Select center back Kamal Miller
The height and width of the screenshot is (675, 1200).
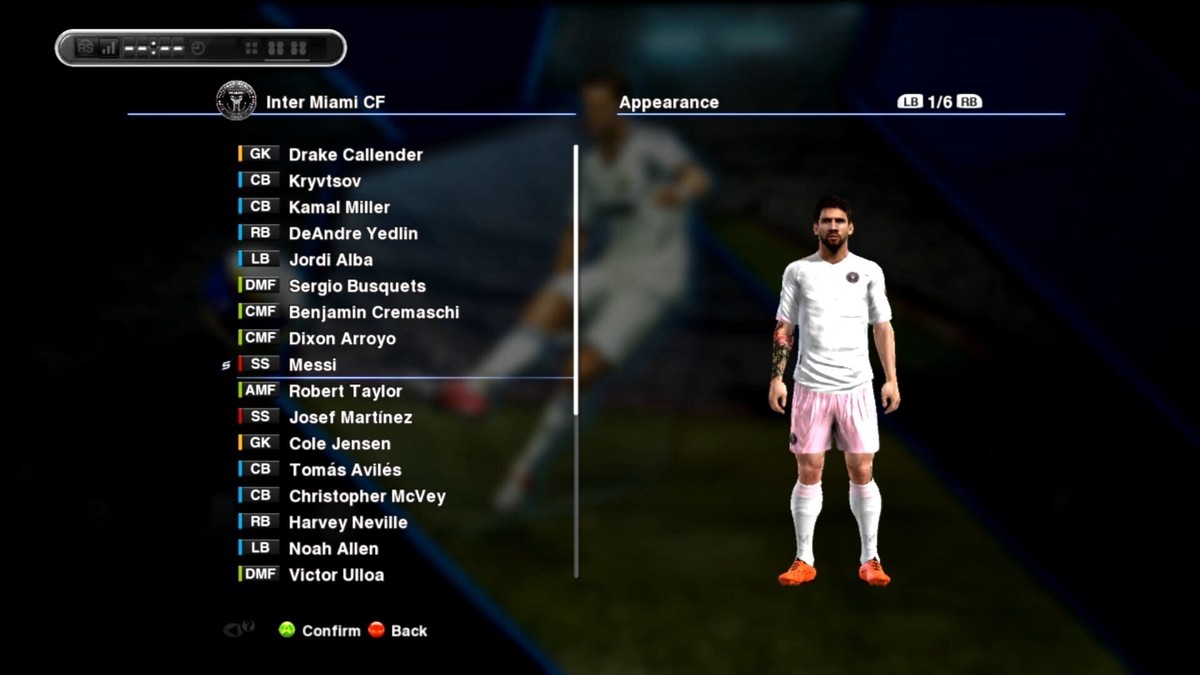click(x=339, y=207)
